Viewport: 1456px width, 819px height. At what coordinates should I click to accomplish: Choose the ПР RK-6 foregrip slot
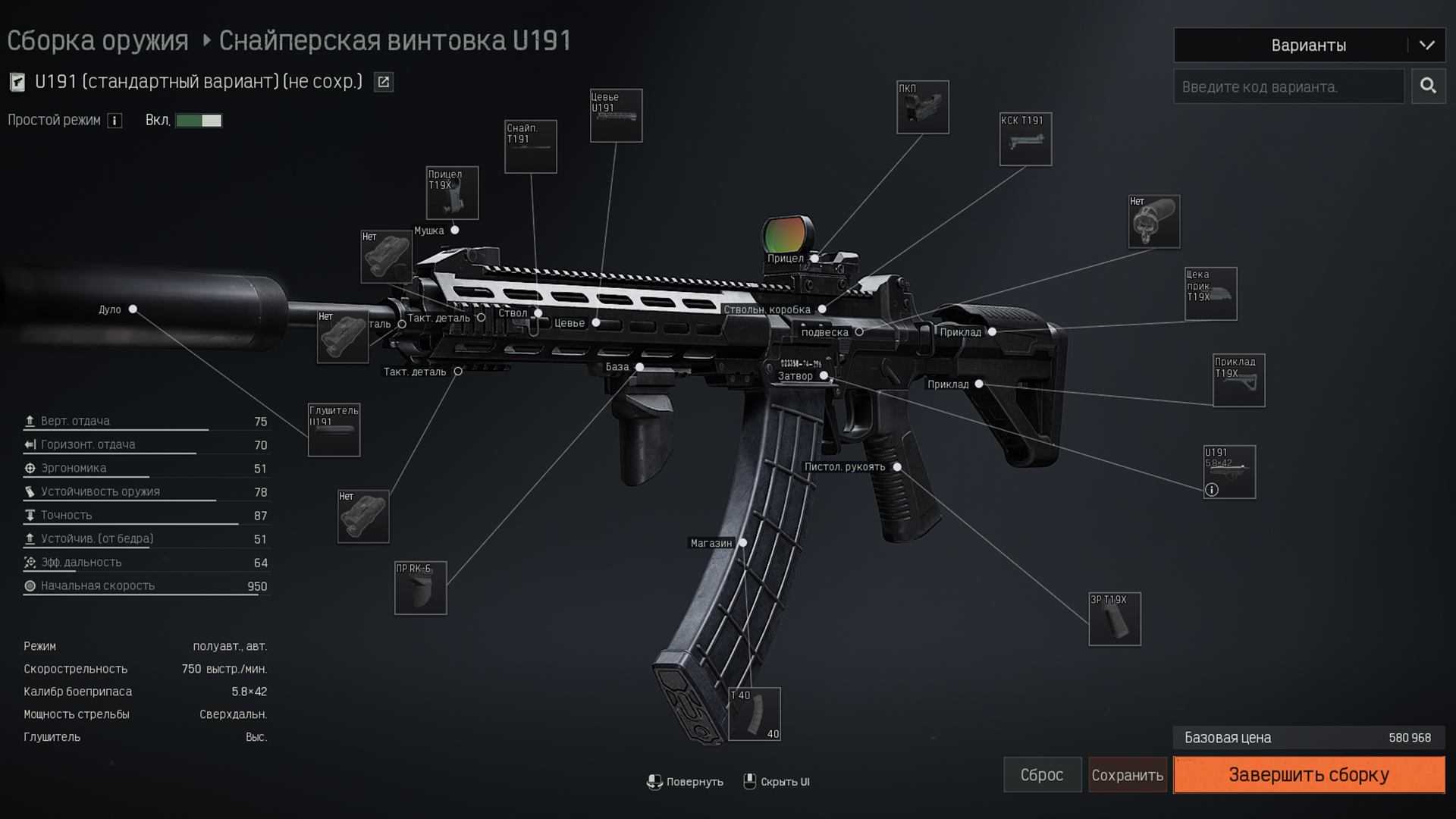(x=420, y=588)
